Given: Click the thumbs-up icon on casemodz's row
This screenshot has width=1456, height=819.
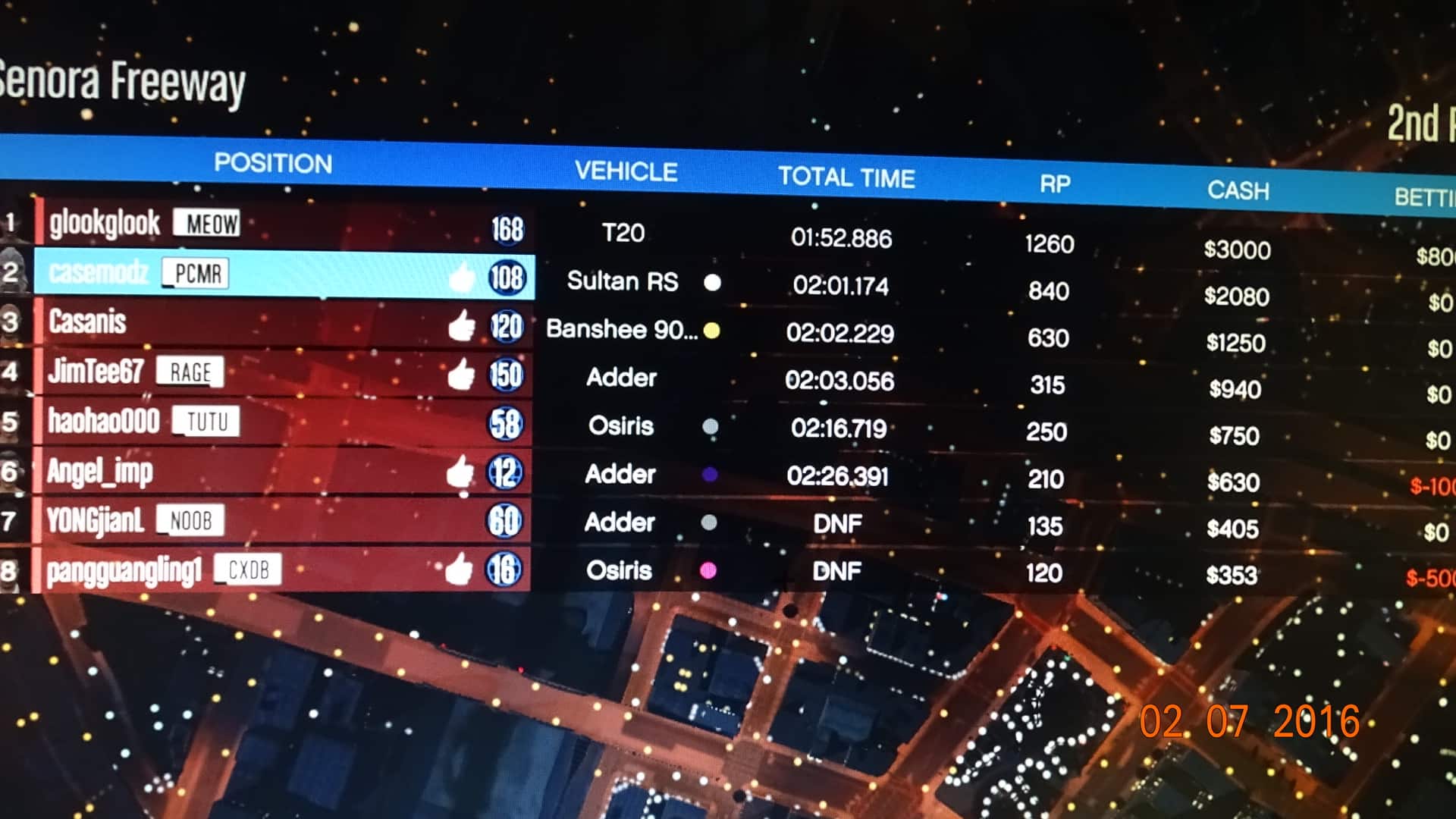Looking at the screenshot, I should 461,279.
